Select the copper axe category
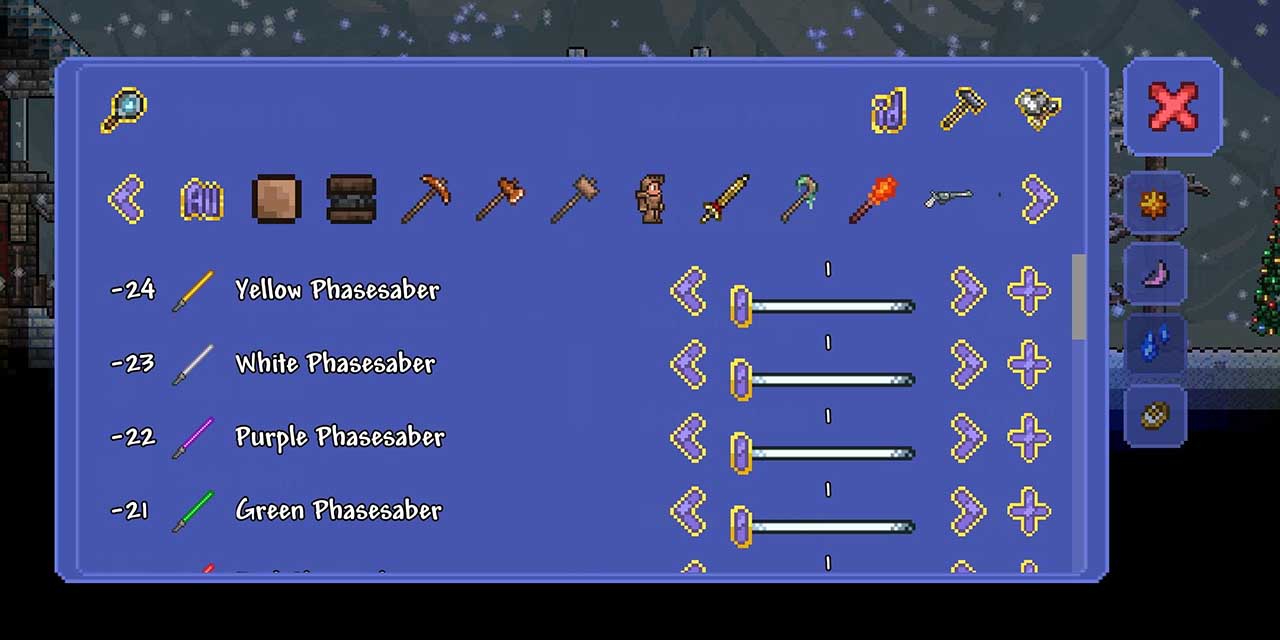This screenshot has height=640, width=1280. coord(500,200)
